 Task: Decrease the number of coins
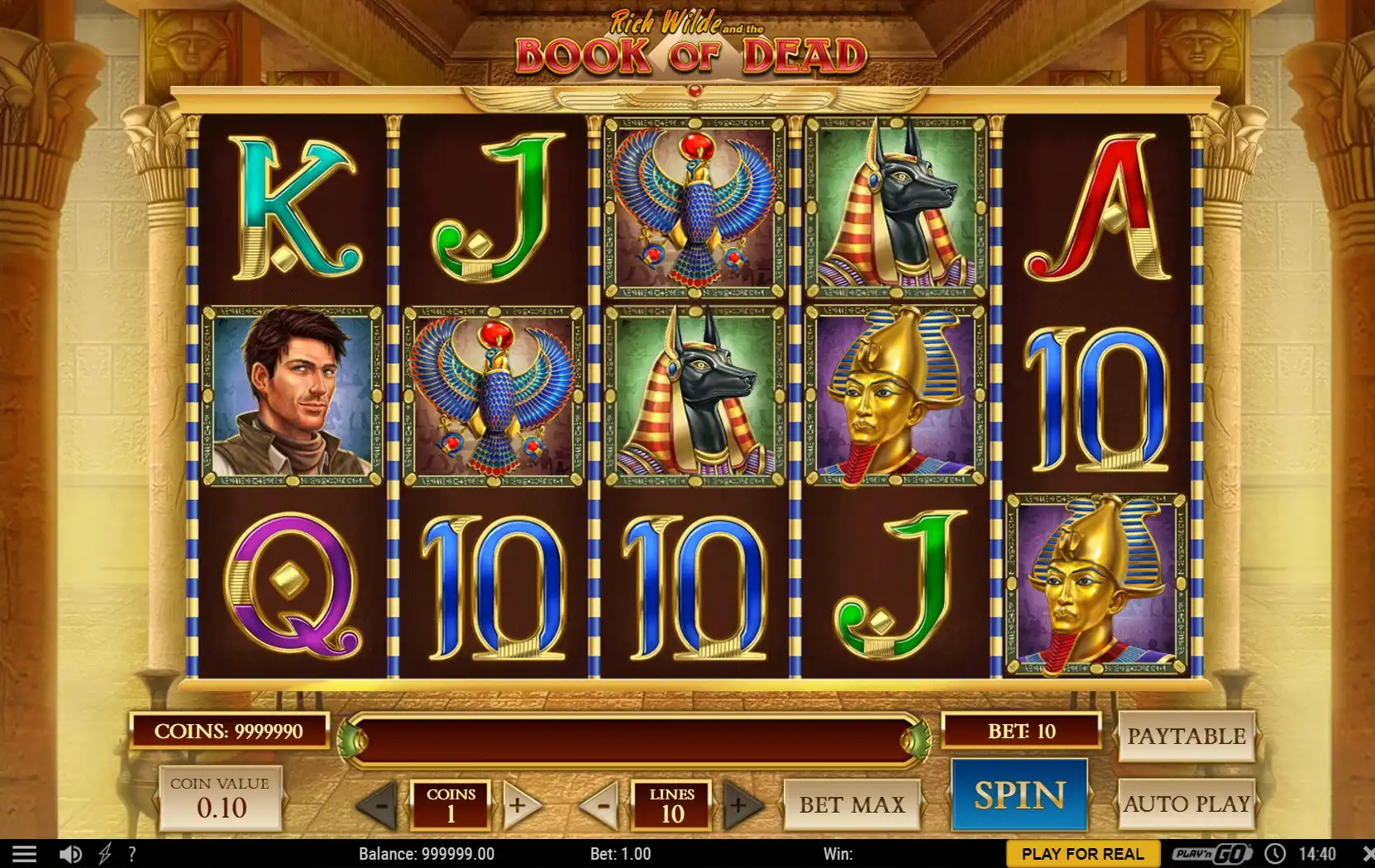tap(380, 804)
